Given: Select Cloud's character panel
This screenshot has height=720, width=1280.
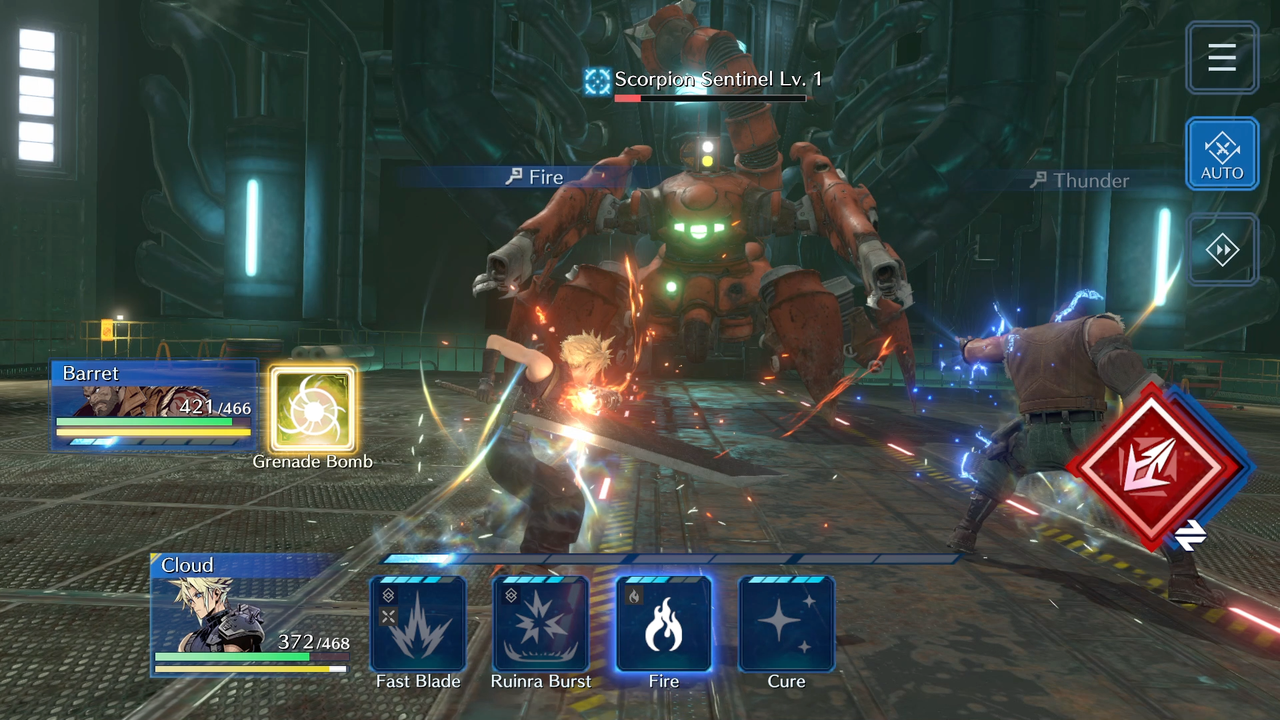Looking at the screenshot, I should tap(250, 613).
